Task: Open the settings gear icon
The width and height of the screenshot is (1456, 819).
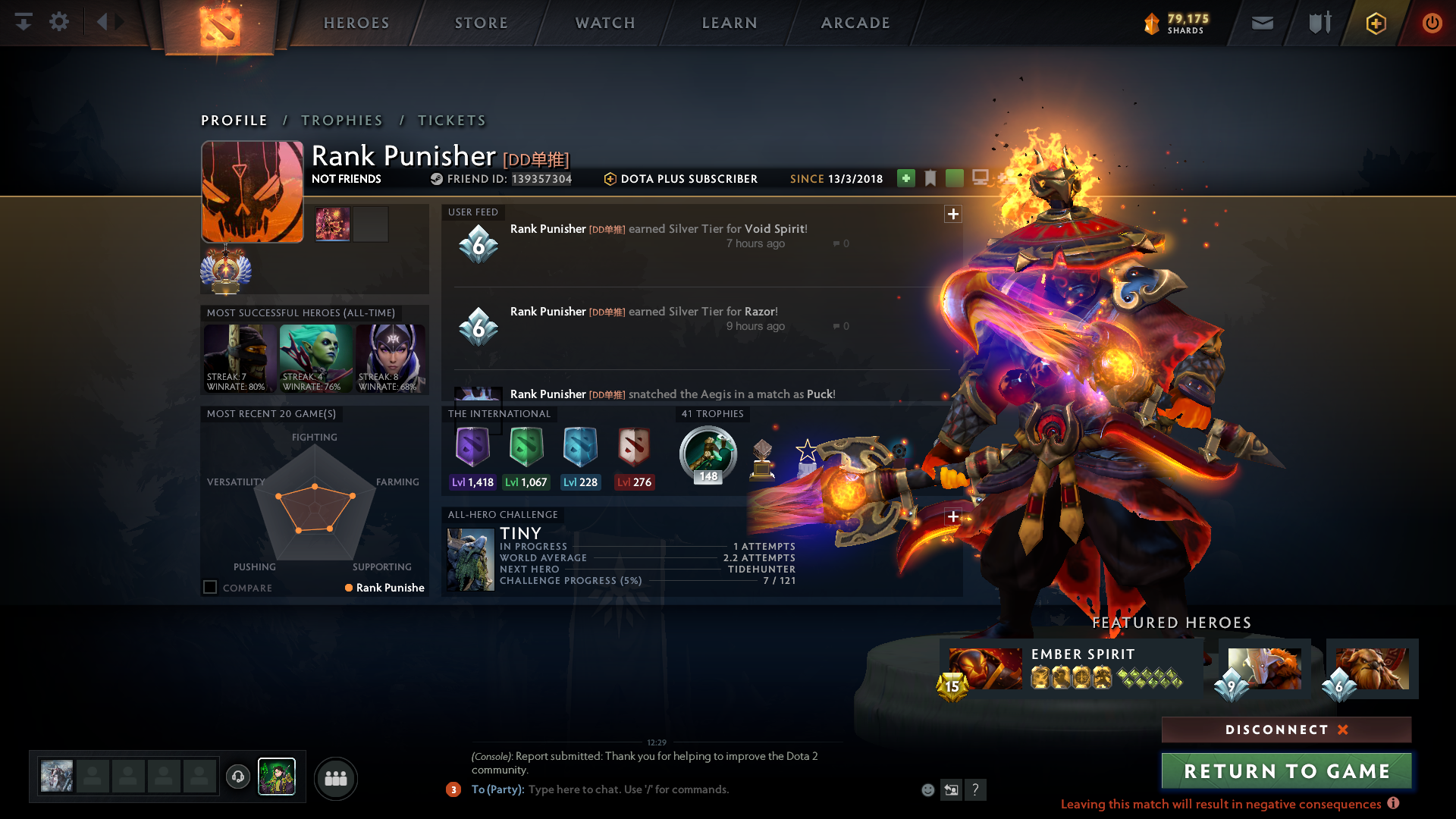Action: pyautogui.click(x=59, y=22)
